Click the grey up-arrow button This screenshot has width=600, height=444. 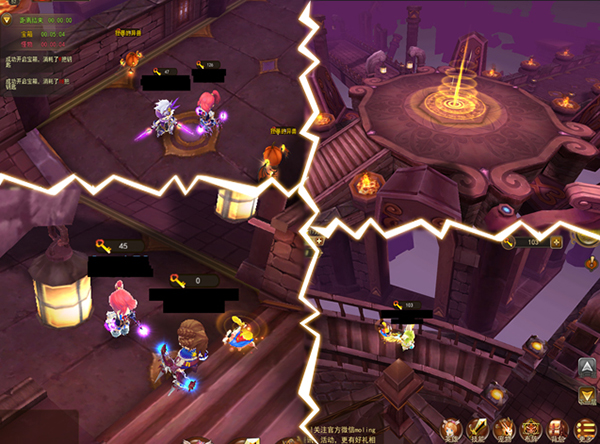click(x=587, y=367)
